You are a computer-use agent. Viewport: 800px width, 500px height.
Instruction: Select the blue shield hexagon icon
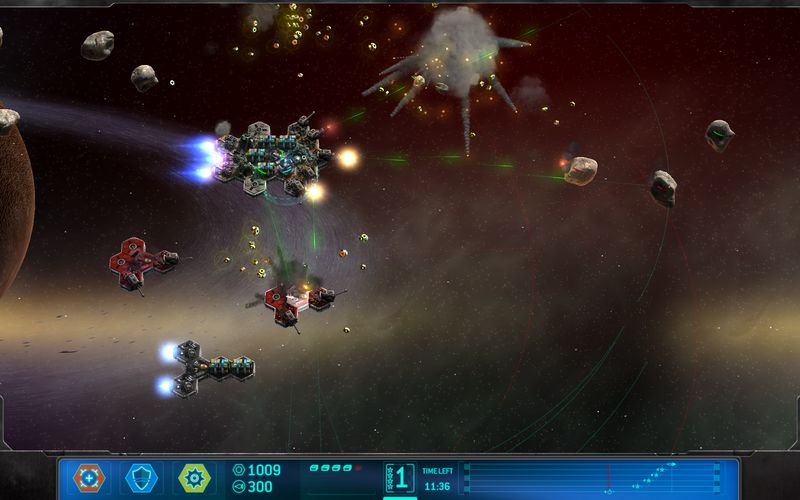coord(141,478)
